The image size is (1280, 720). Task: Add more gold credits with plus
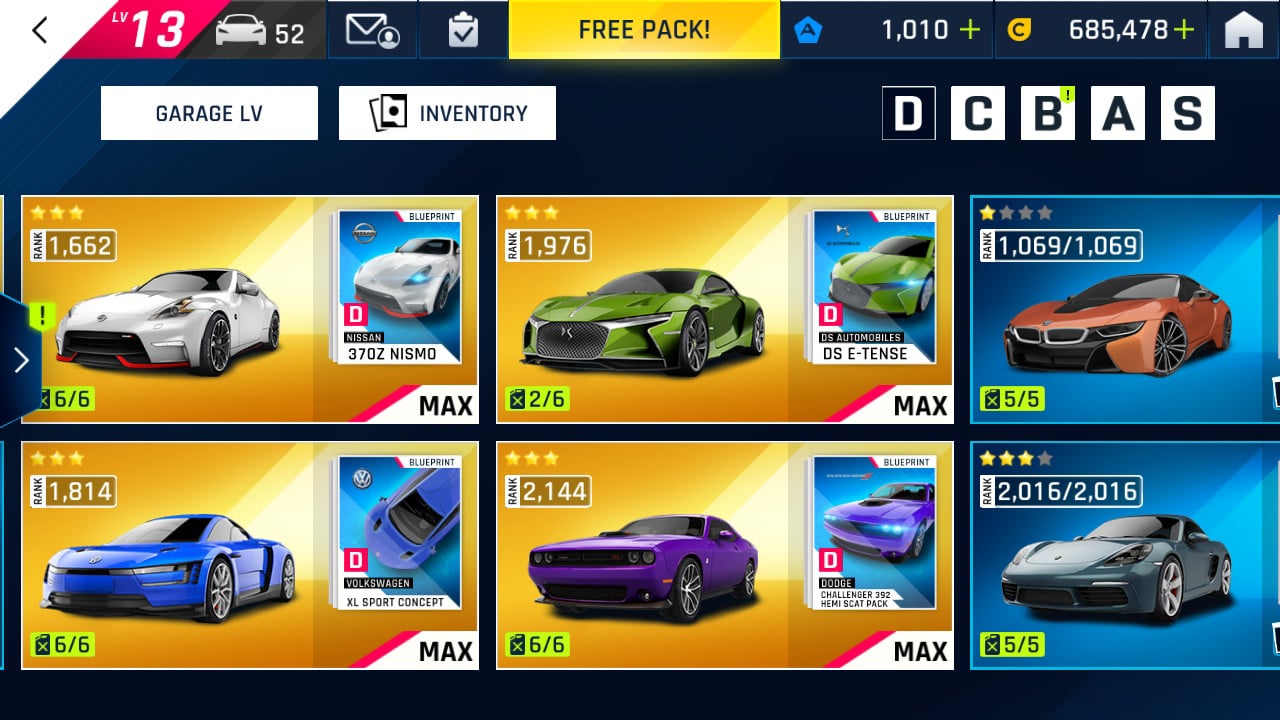click(x=1184, y=30)
